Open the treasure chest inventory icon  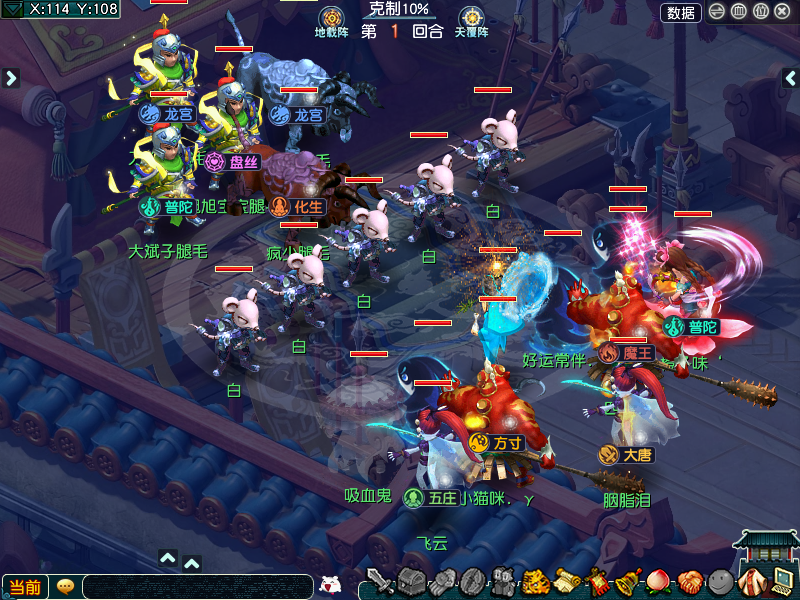pos(412,581)
